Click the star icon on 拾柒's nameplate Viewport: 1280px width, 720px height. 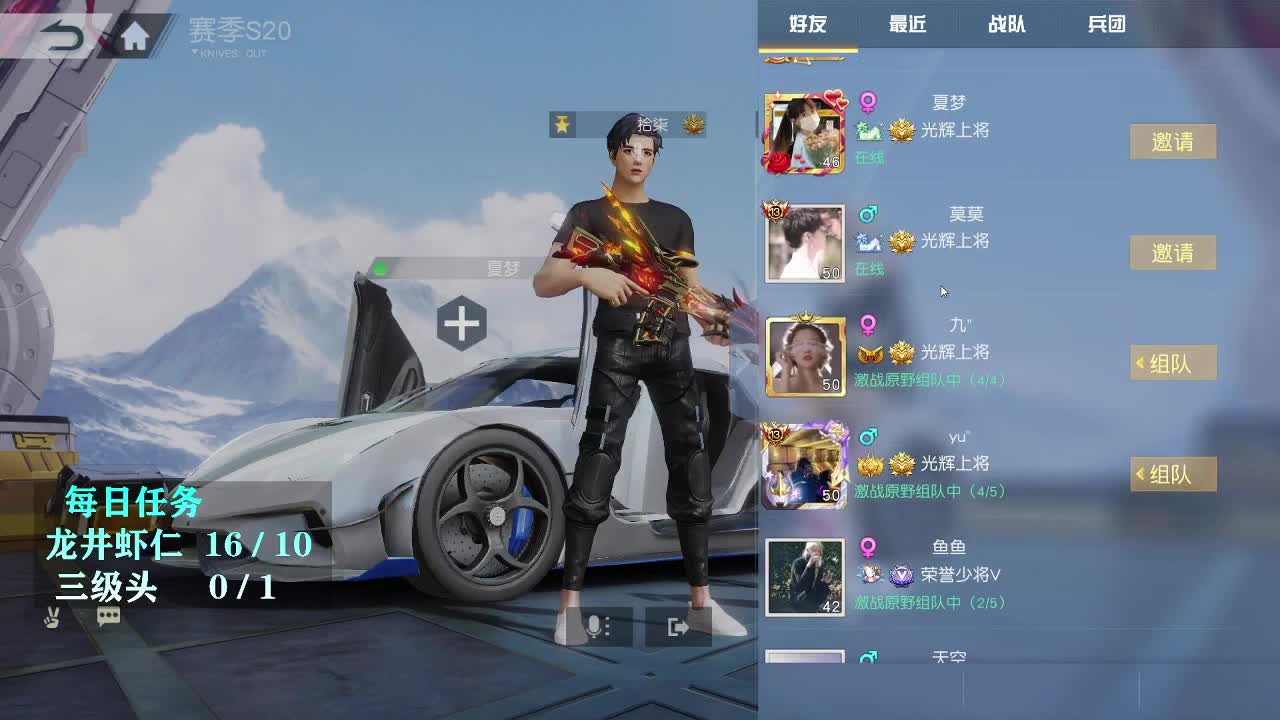click(x=564, y=125)
